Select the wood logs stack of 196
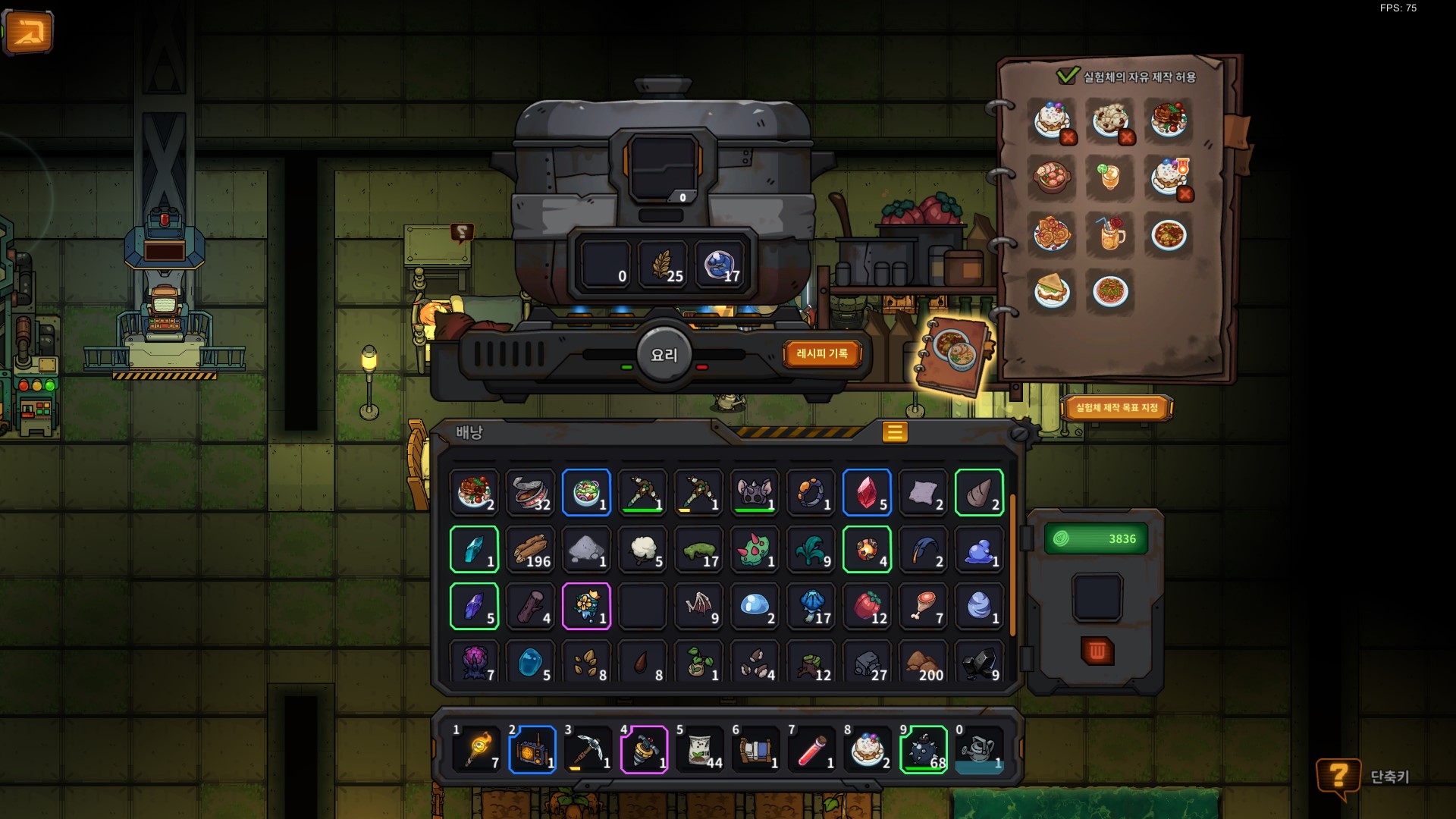Screen dimensions: 1456x819 530,550
